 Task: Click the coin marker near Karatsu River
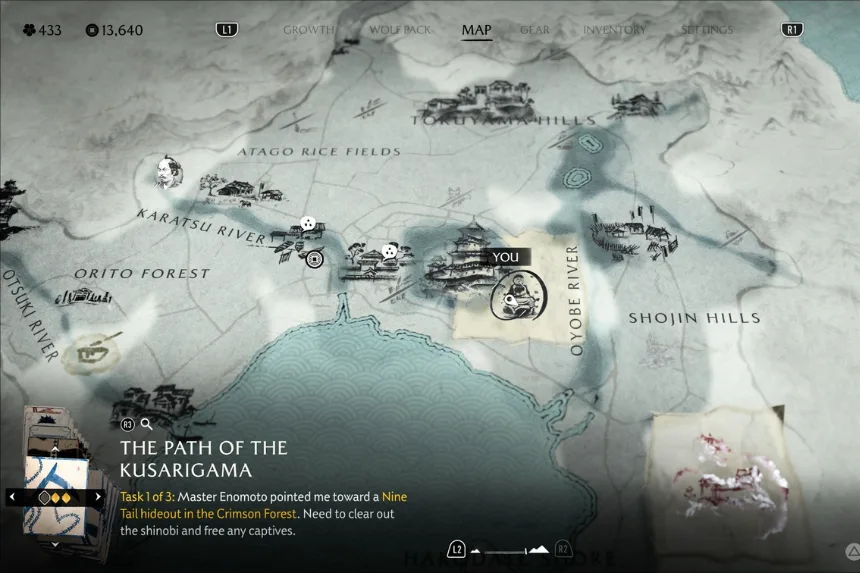tap(315, 259)
